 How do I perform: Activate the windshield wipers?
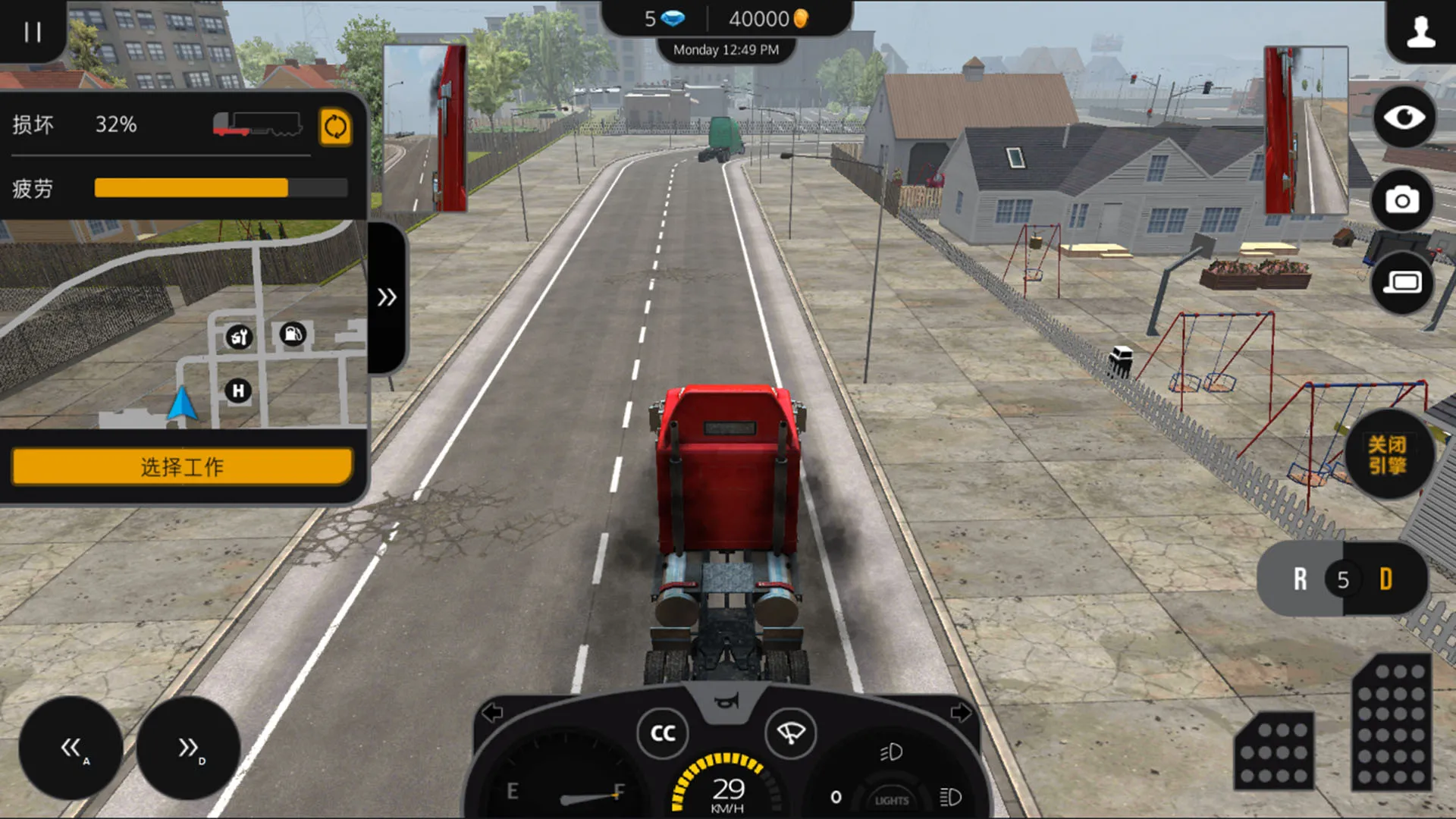pos(790,733)
